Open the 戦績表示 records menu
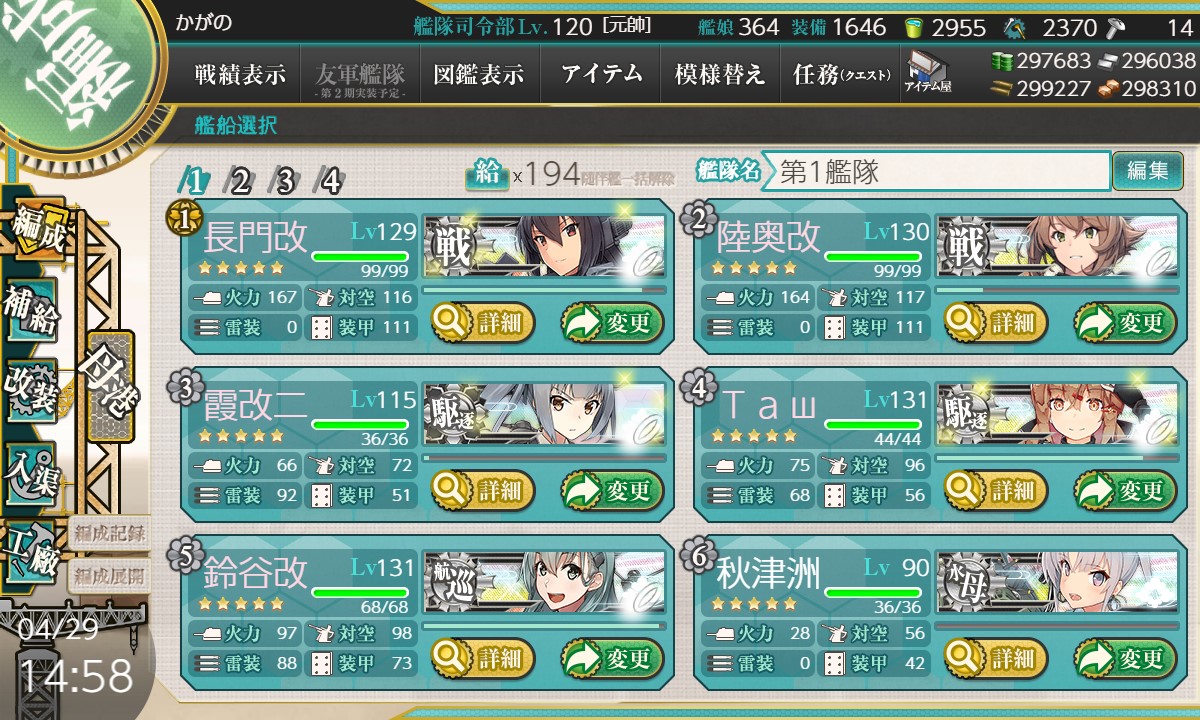The image size is (1200, 720). point(240,75)
